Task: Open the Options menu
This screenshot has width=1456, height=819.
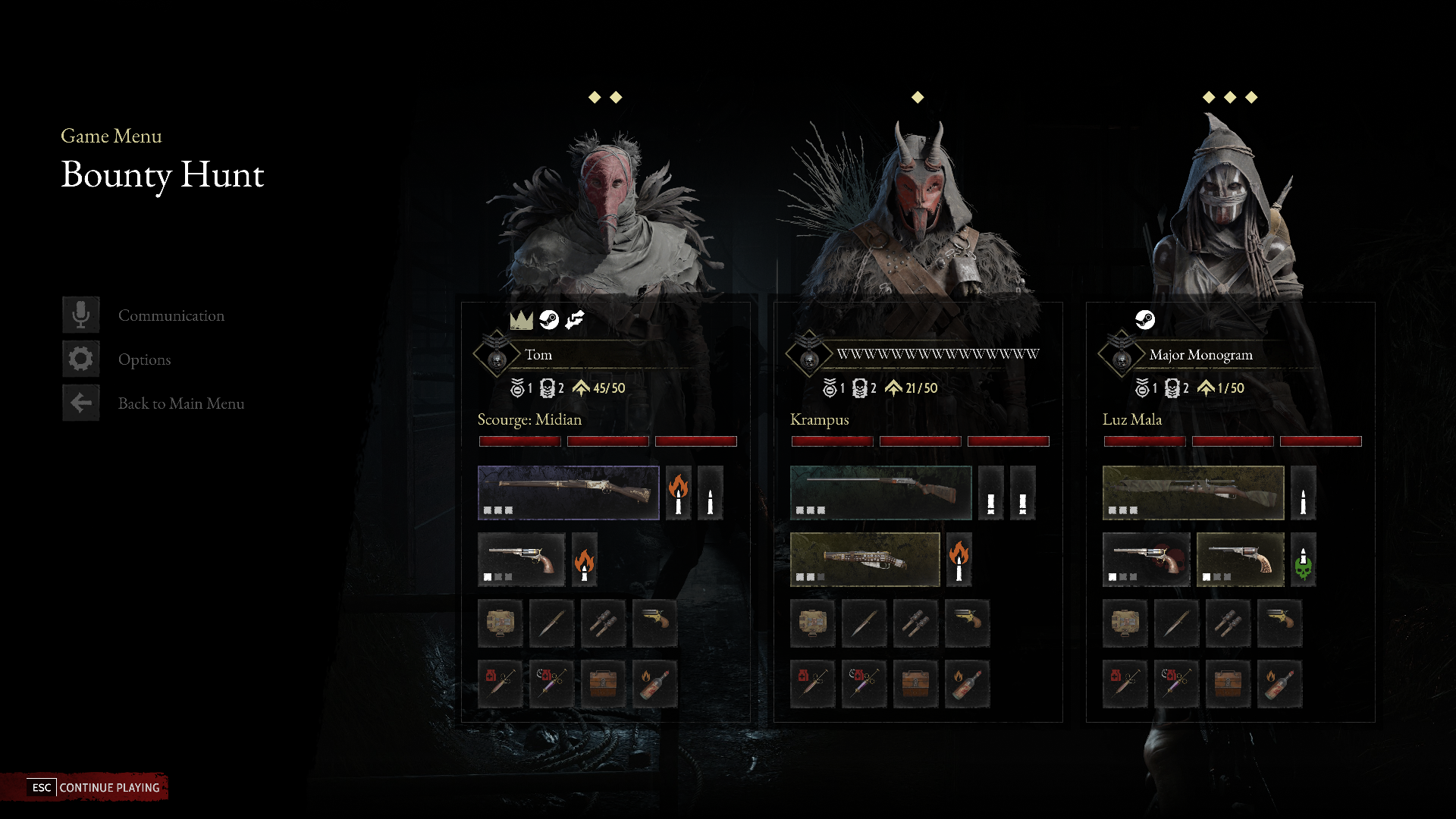Action: tap(144, 359)
